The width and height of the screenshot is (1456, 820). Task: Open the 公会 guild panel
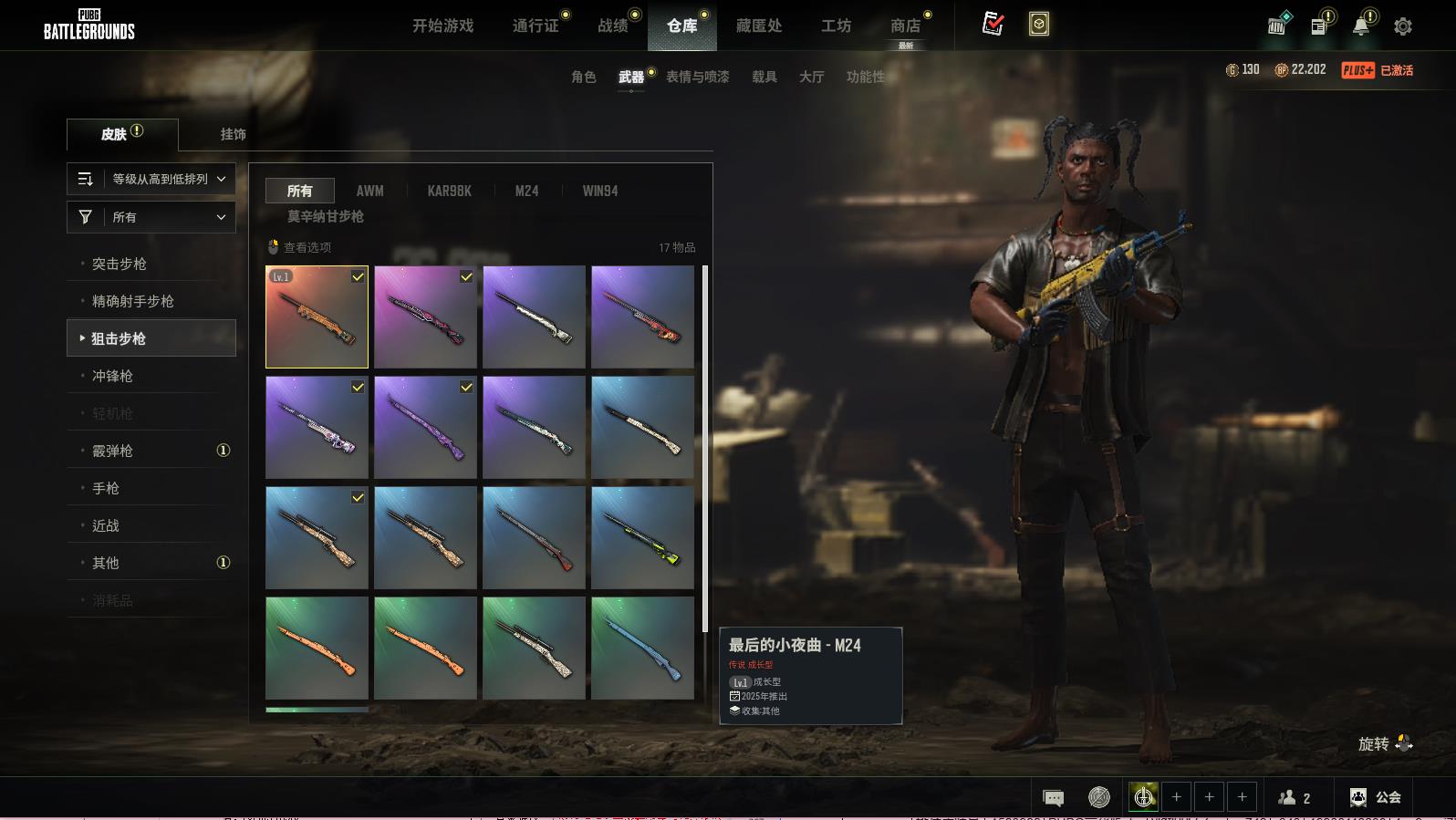[1376, 797]
